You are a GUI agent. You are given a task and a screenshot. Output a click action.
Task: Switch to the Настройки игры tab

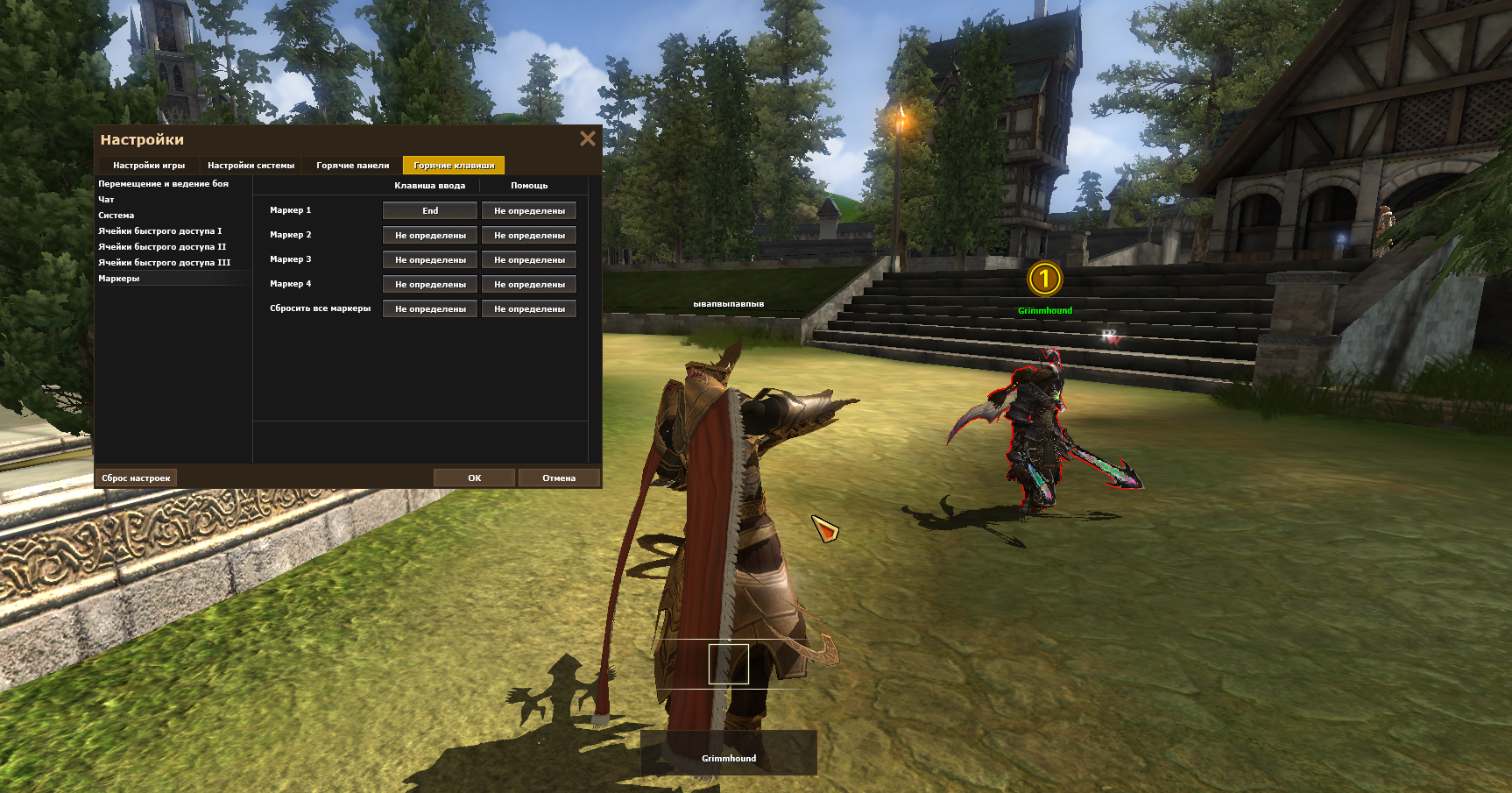point(149,166)
